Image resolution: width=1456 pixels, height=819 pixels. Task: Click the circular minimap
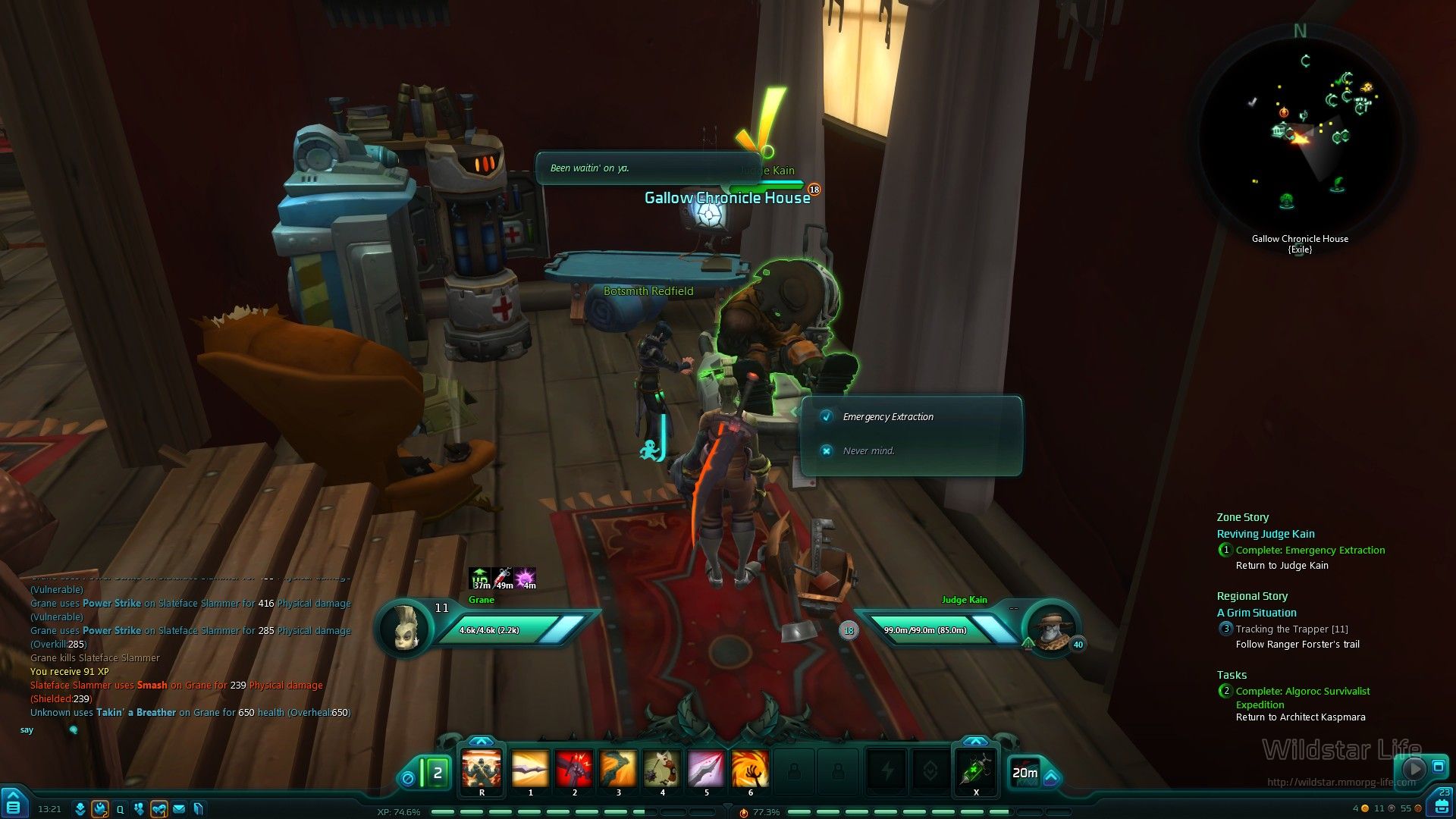pos(1300,136)
